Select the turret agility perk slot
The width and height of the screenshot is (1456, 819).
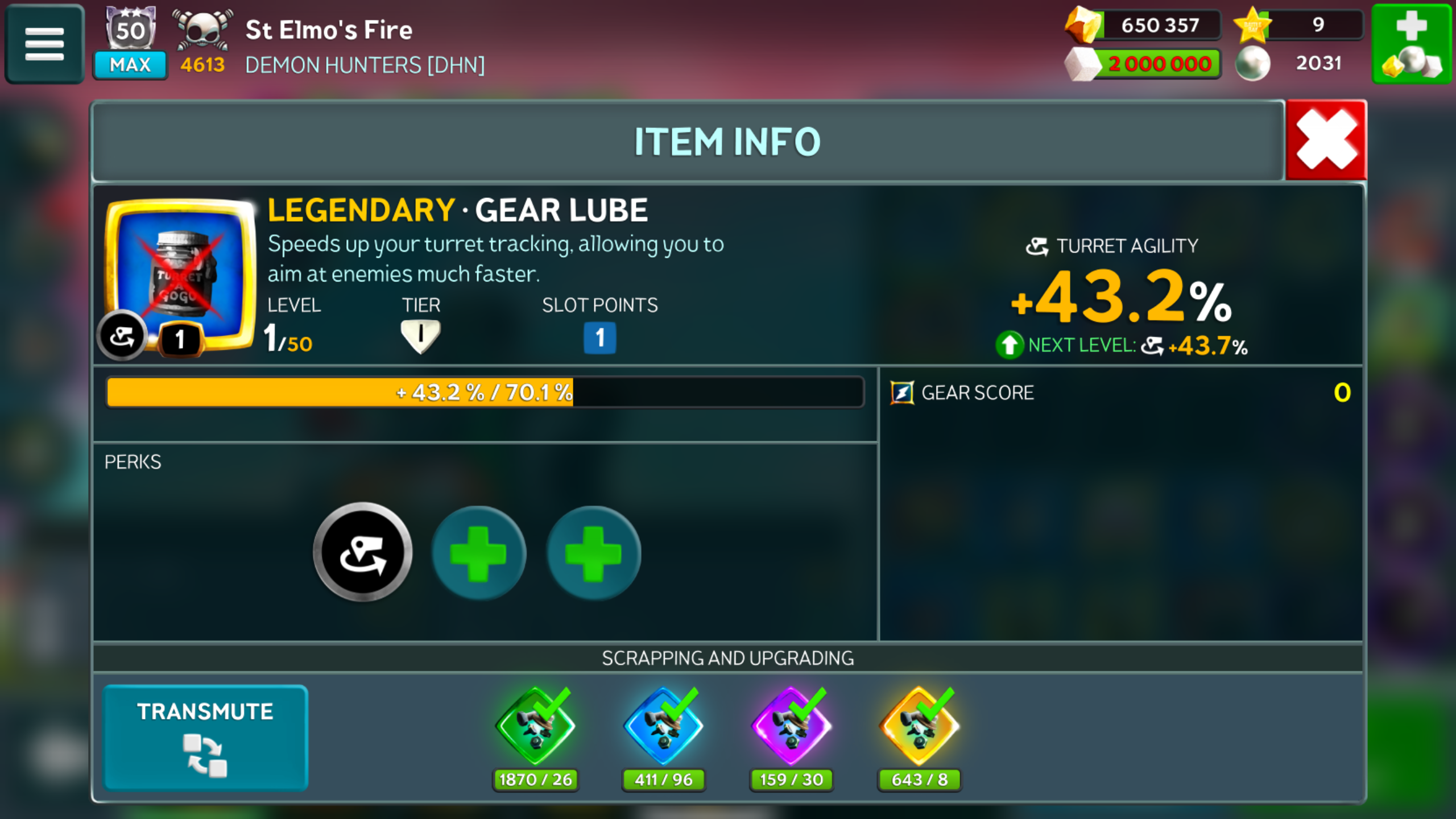(x=363, y=553)
